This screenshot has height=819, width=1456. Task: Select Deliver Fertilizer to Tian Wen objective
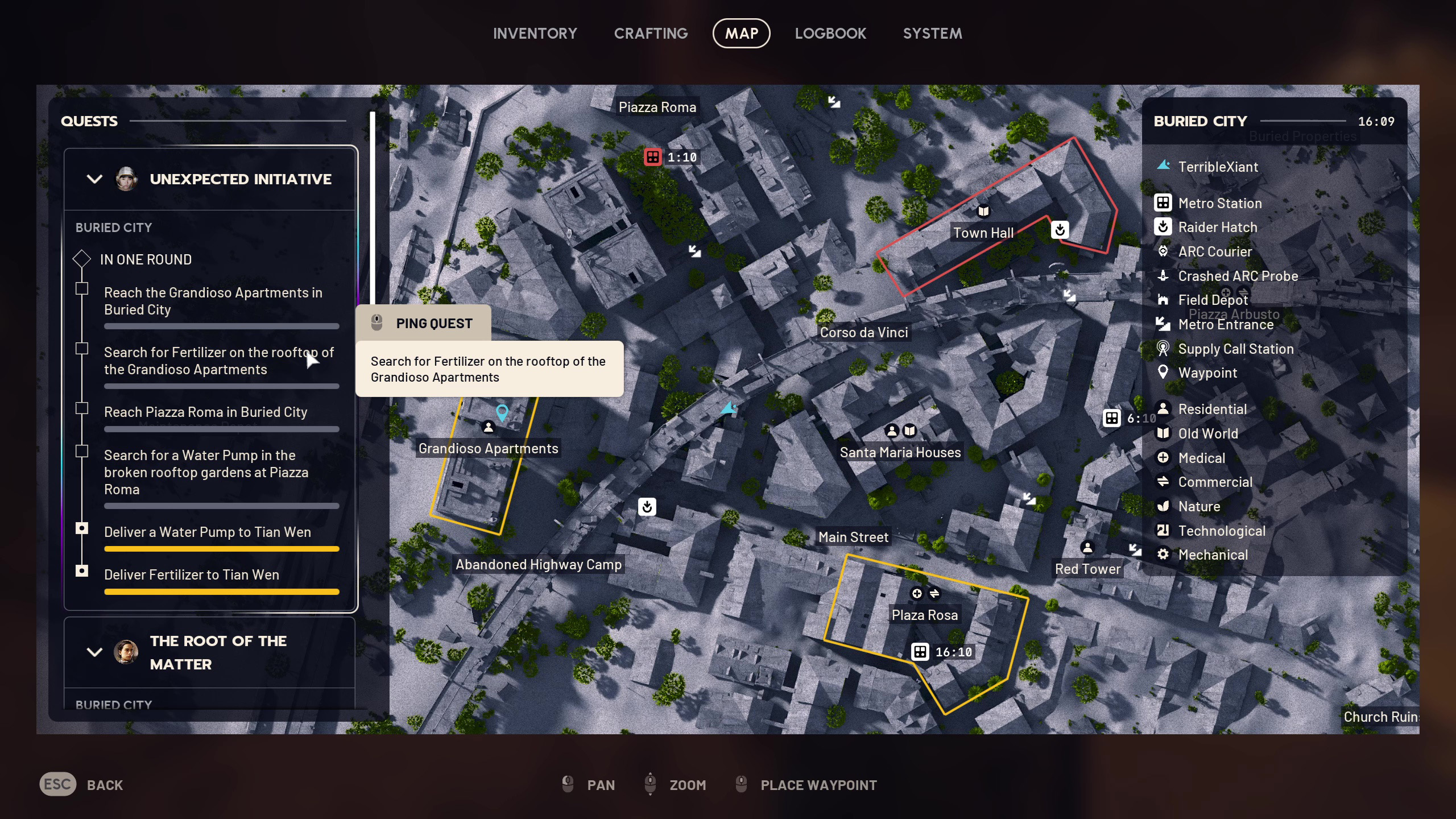[191, 574]
